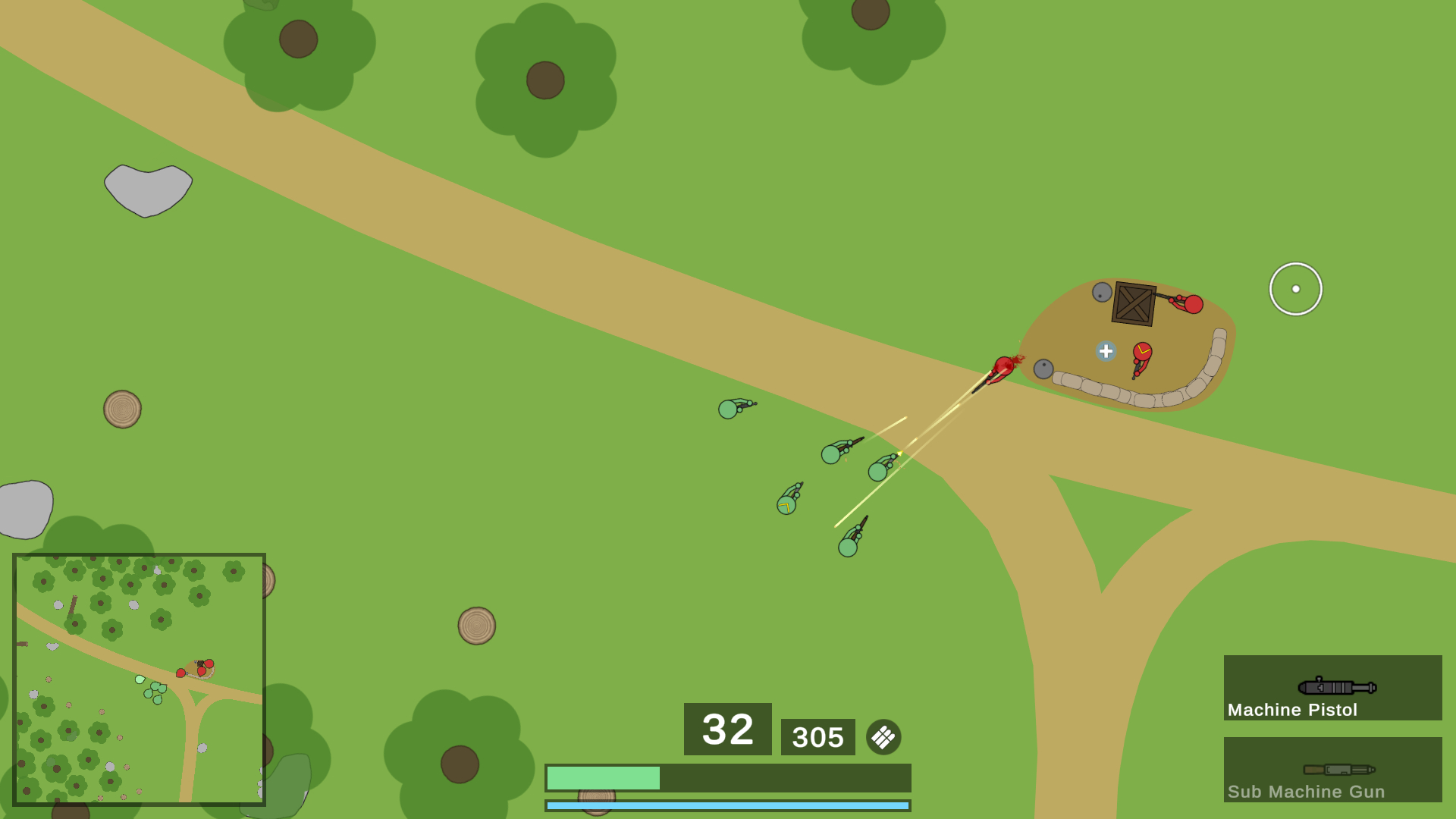
Task: Click the green health bar at the bottom
Action: (603, 777)
